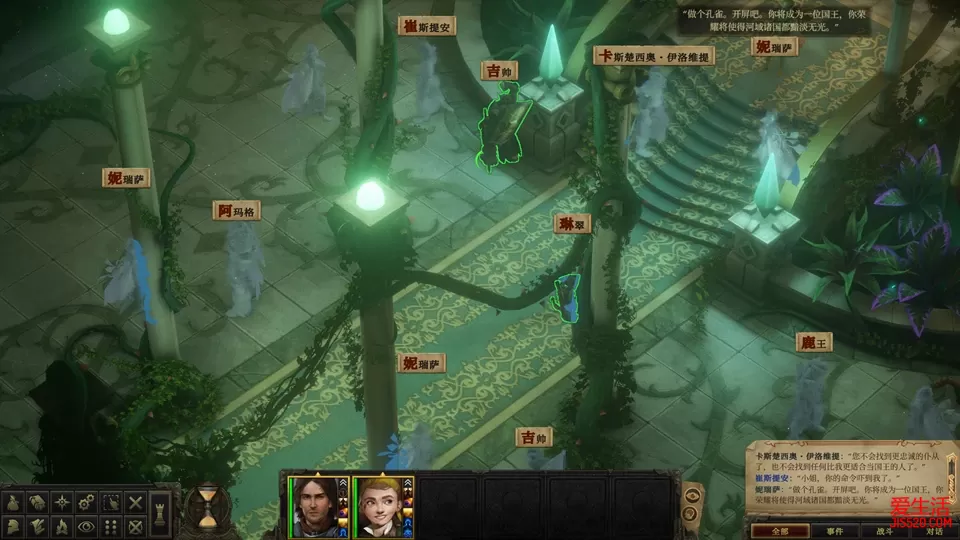This screenshot has width=960, height=540.
Task: Activate the campfire flame icon
Action: [62, 525]
